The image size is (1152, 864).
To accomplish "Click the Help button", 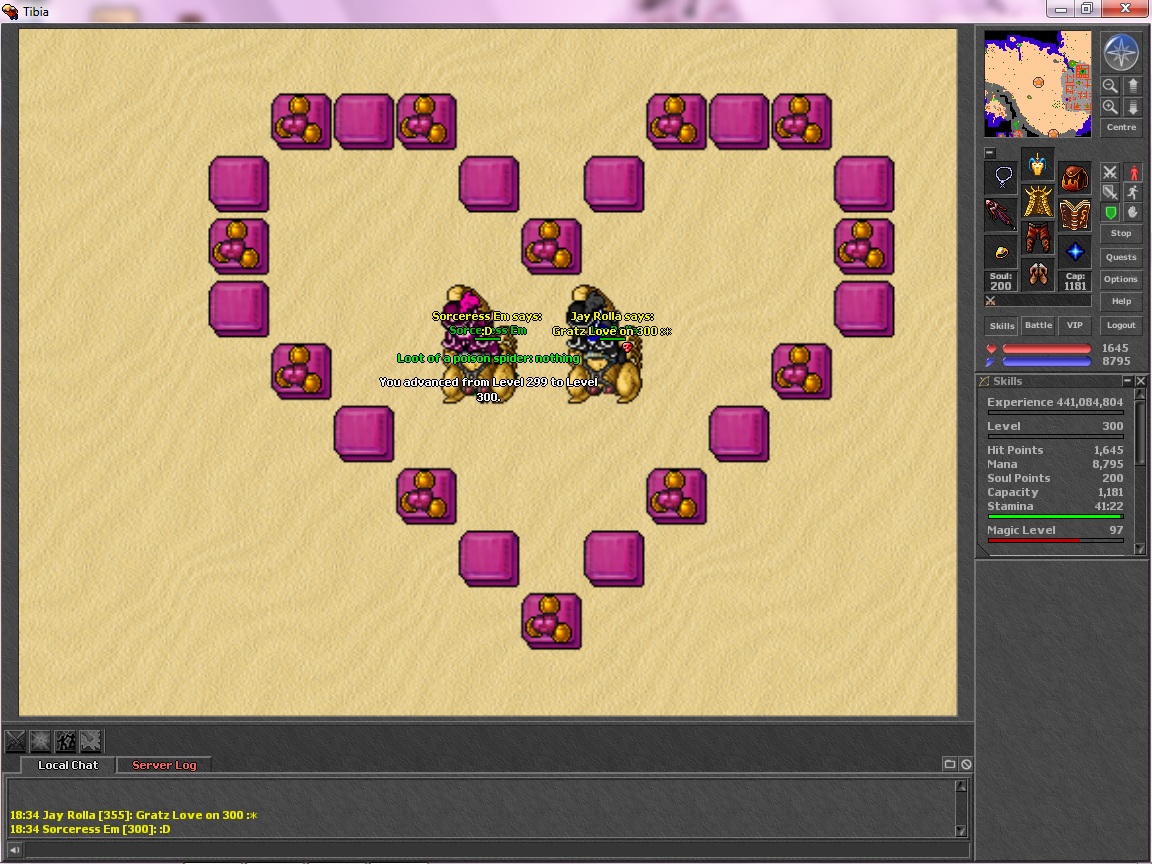I will click(1121, 301).
